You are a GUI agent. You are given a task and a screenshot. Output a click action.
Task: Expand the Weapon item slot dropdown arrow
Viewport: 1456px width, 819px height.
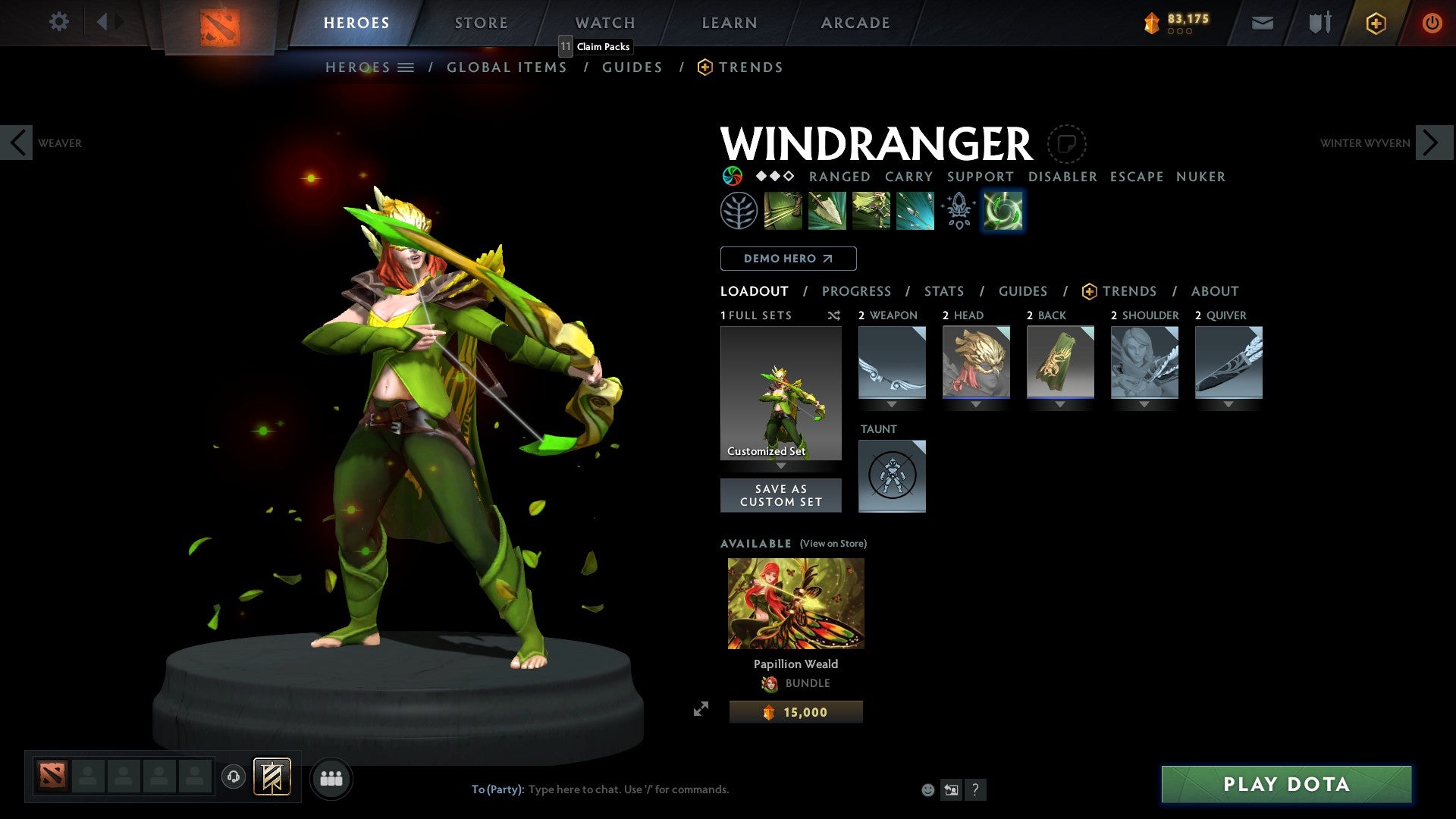(892, 404)
